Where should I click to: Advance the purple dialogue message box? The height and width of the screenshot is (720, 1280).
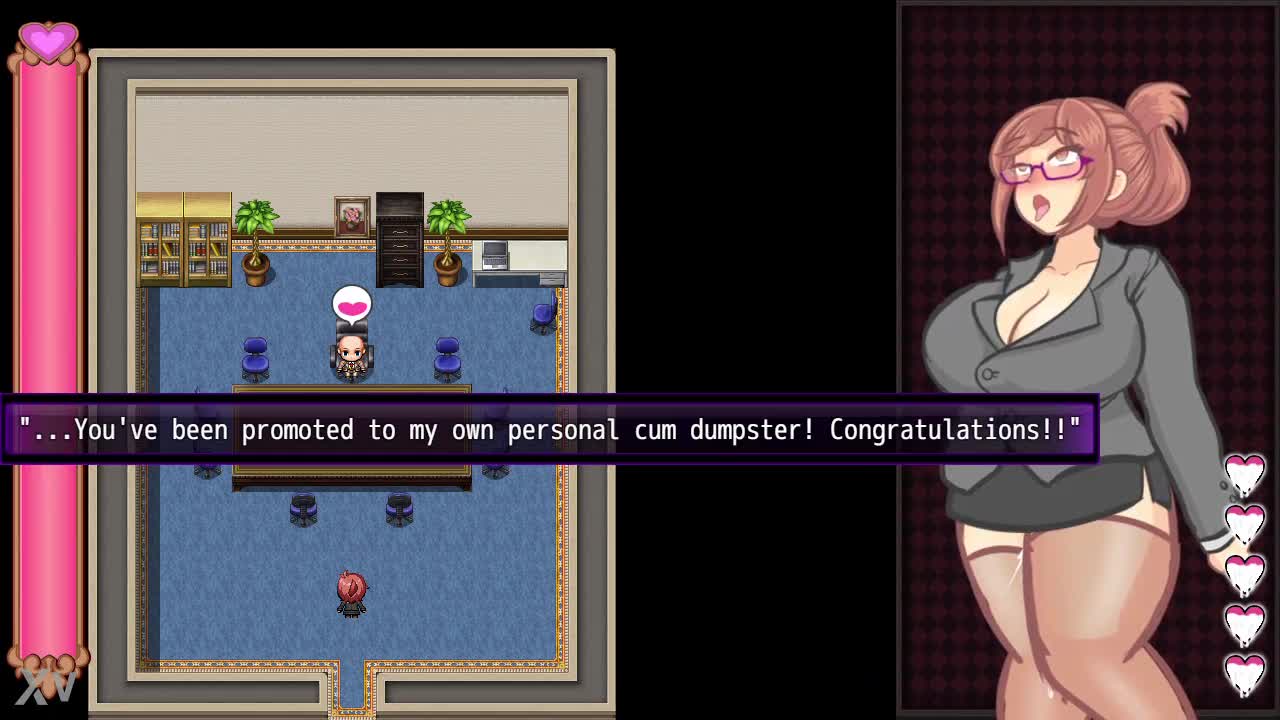pyautogui.click(x=550, y=430)
